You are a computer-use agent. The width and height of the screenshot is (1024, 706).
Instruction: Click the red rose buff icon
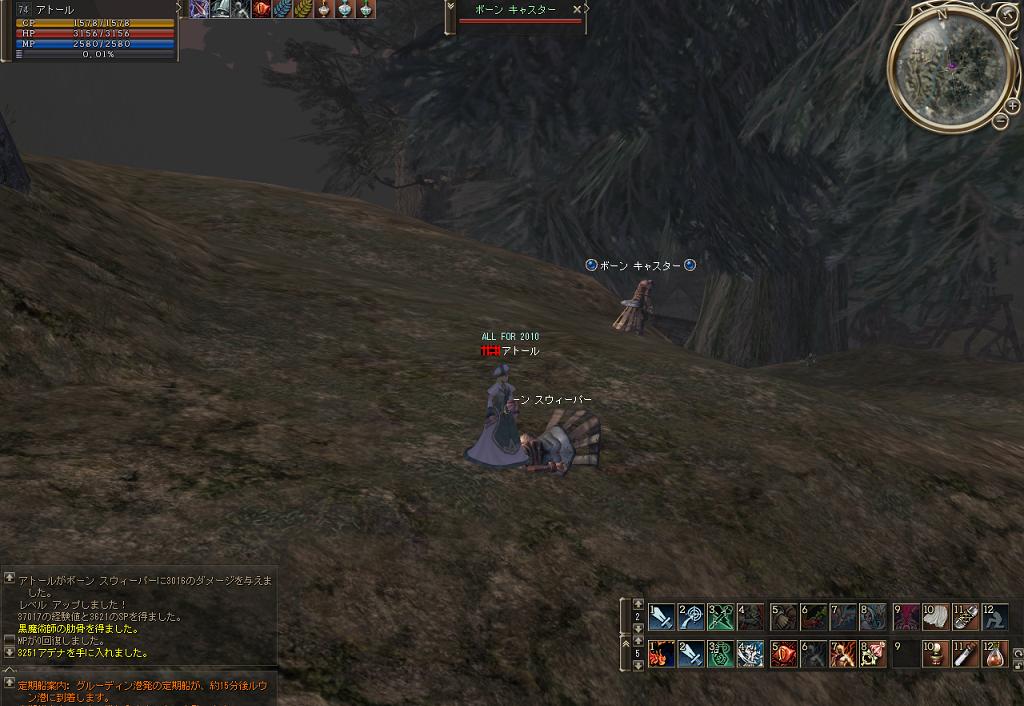263,9
